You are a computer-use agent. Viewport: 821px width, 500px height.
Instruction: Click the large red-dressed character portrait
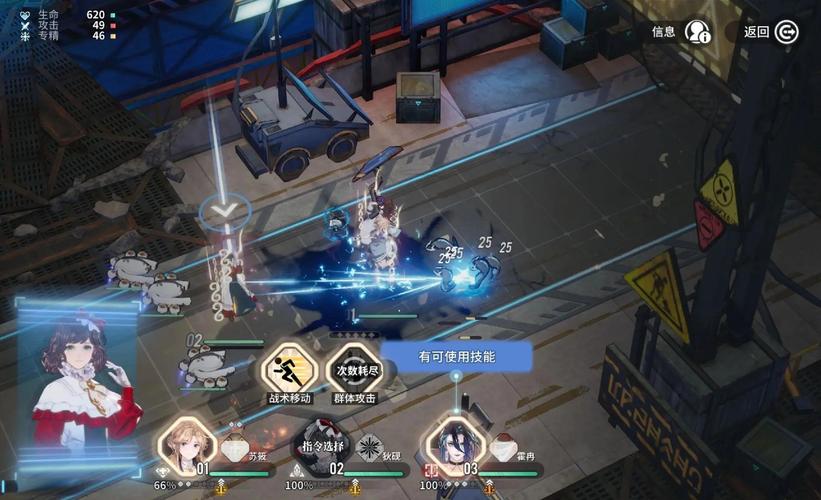click(78, 390)
